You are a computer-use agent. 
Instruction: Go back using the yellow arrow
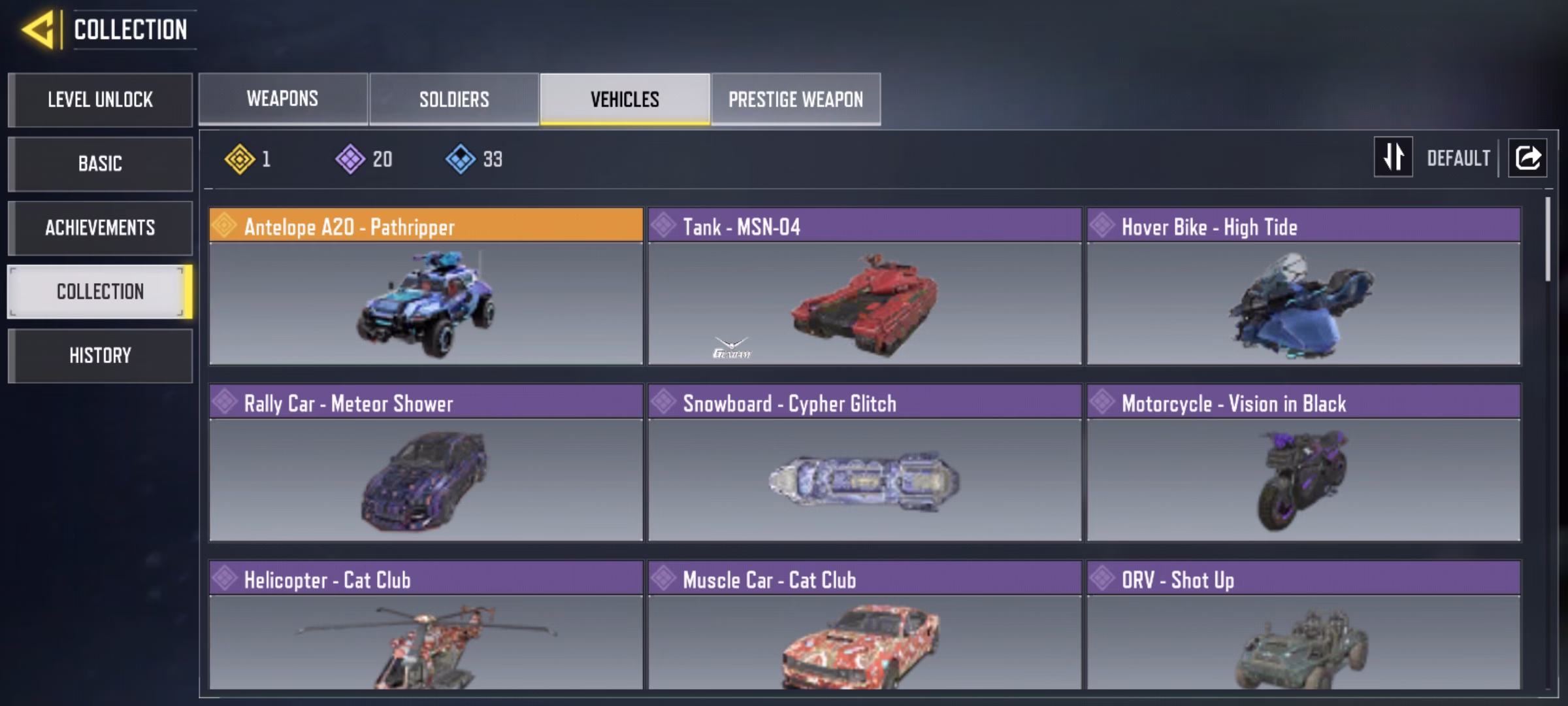click(x=39, y=30)
